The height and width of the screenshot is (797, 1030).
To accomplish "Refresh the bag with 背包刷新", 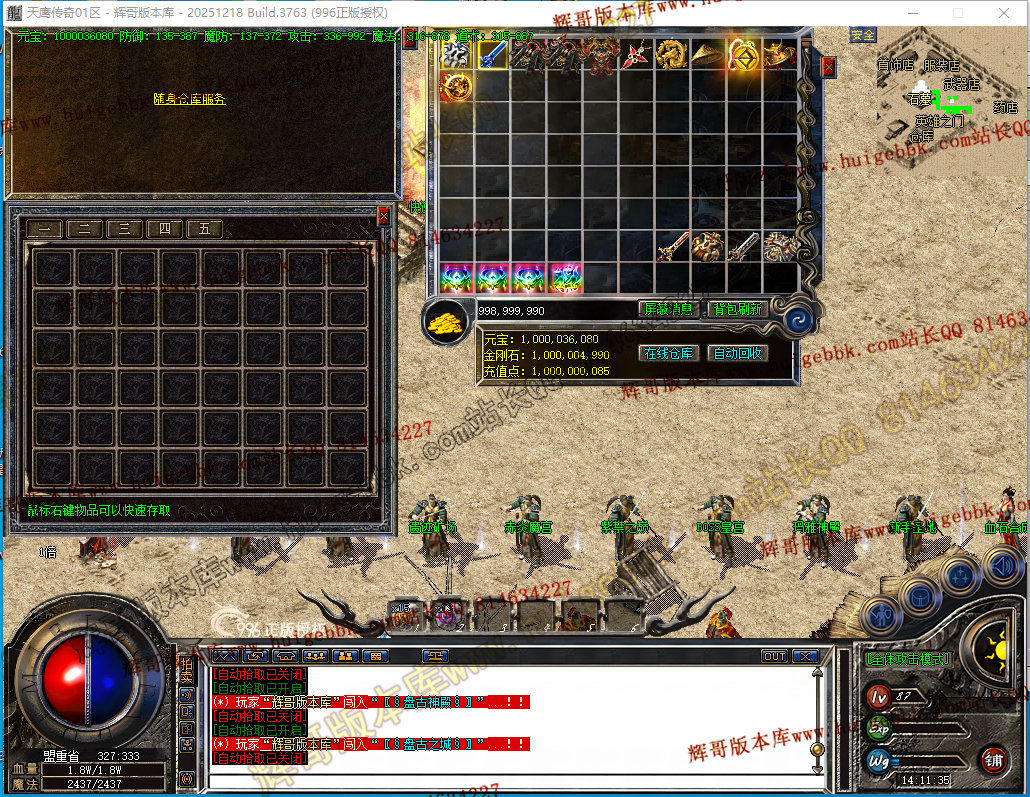I will [736, 309].
